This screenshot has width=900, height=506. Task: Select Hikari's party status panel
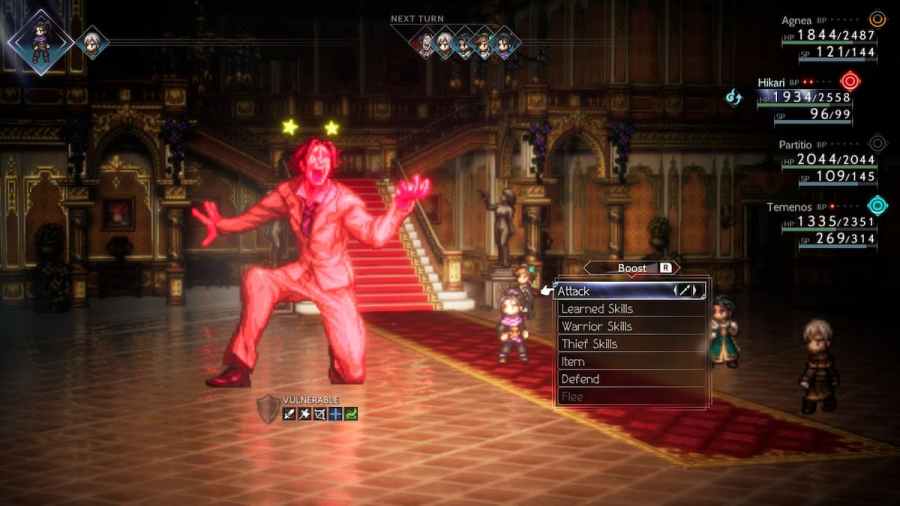(x=816, y=98)
